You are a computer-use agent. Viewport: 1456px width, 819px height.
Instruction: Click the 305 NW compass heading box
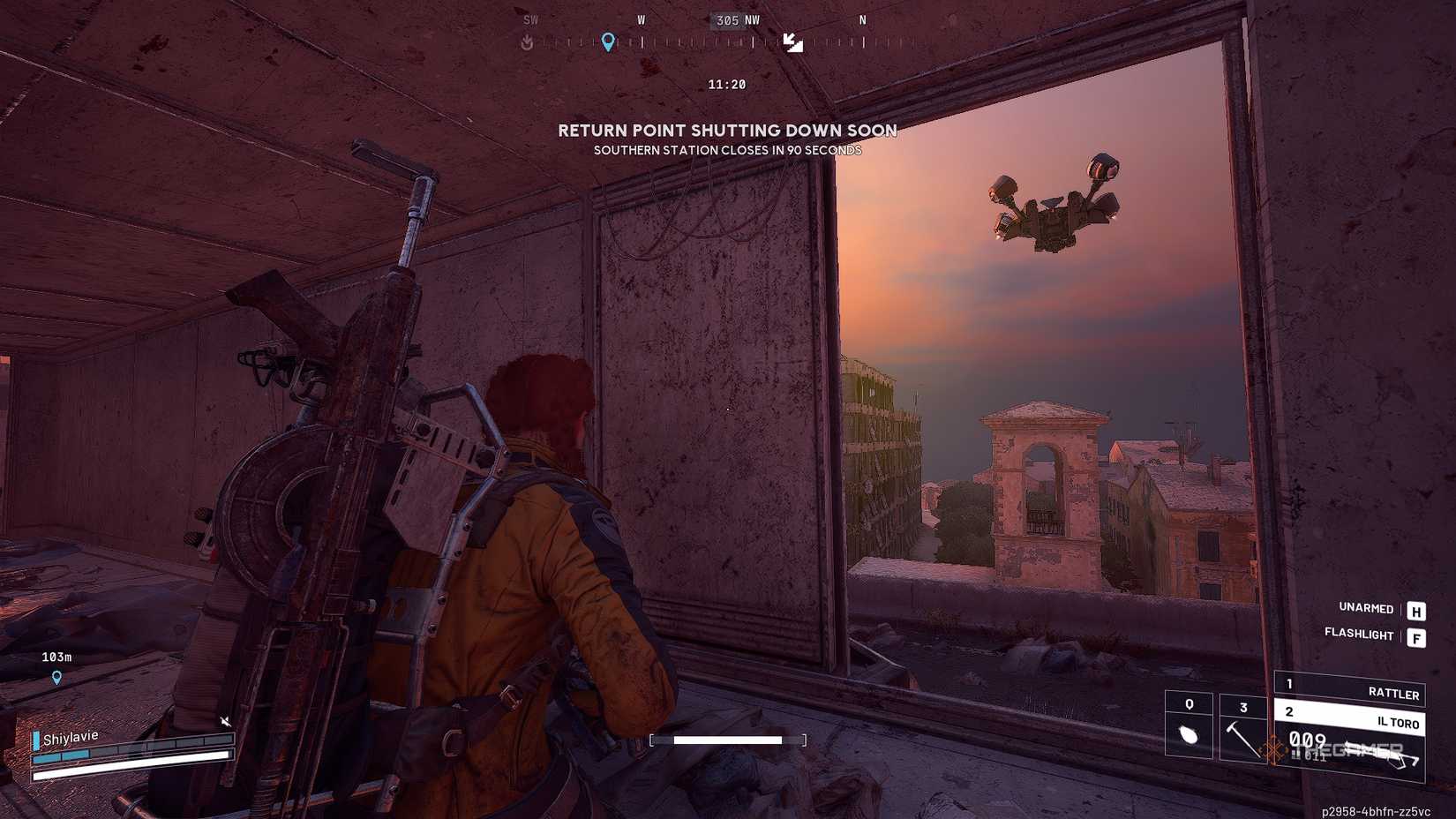732,21
